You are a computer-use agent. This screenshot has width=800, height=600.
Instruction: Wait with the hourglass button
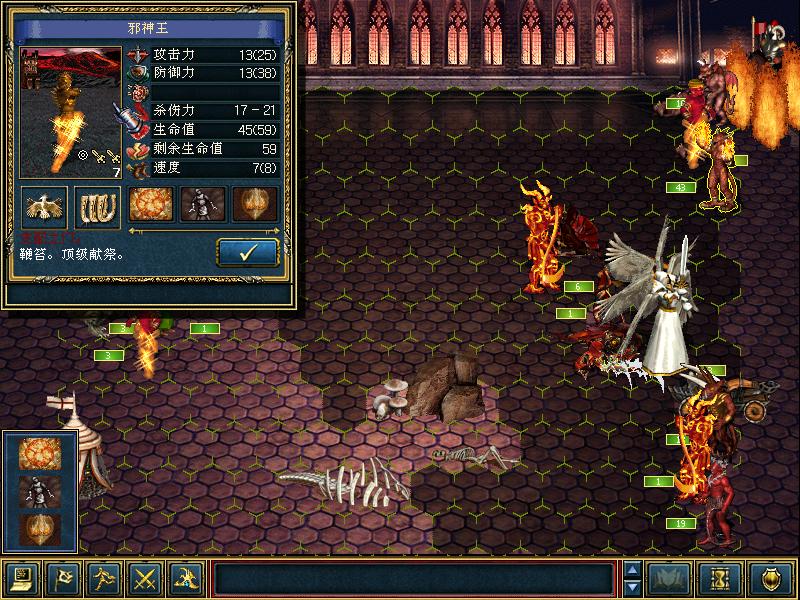click(725, 577)
